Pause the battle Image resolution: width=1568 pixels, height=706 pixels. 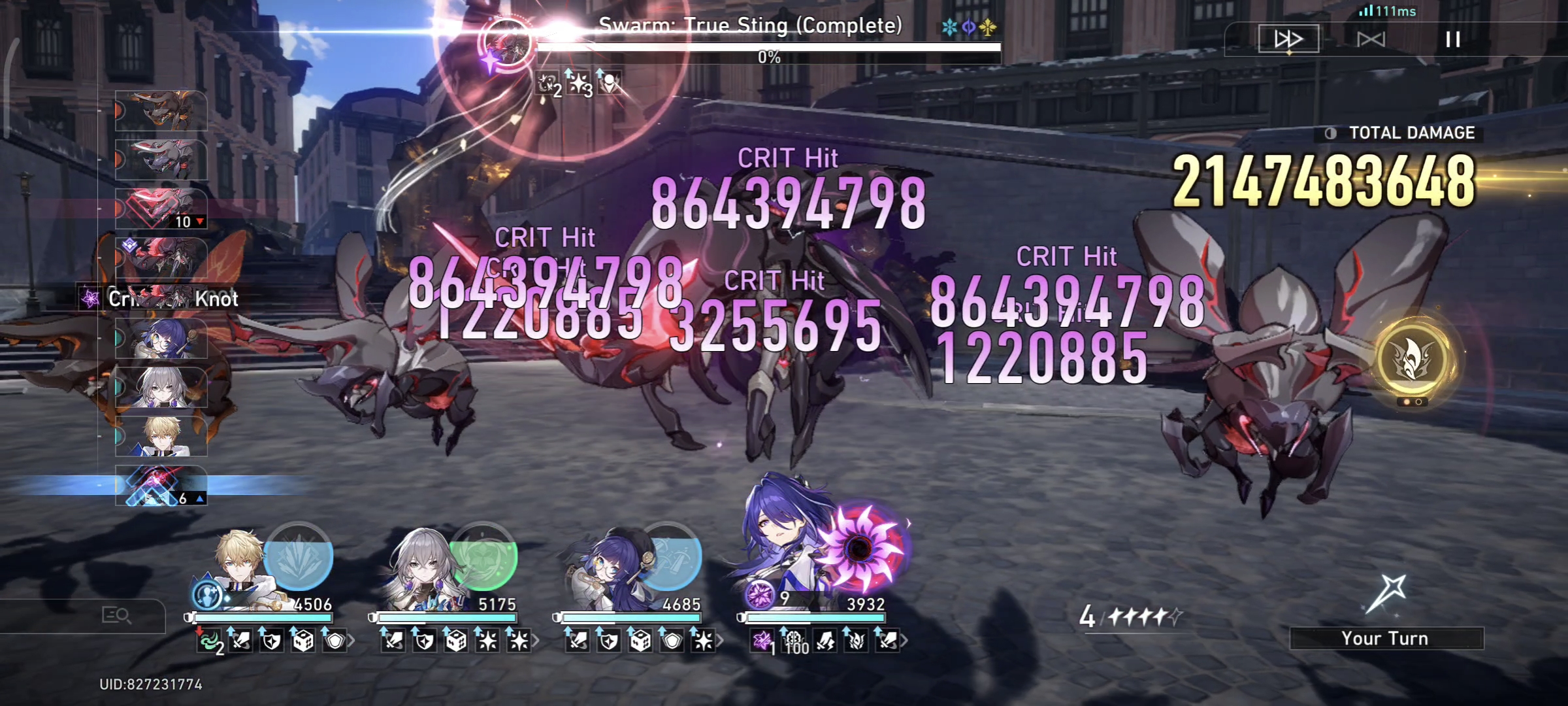pos(1452,39)
